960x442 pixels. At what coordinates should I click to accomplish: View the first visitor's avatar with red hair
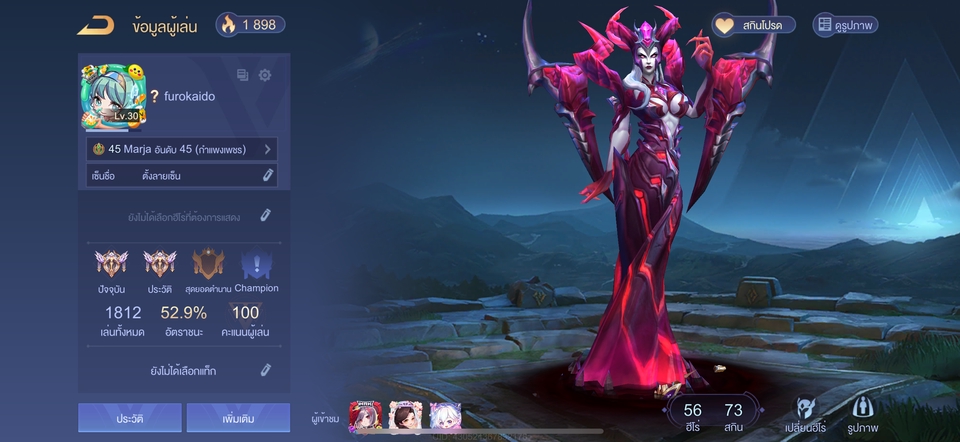[x=365, y=417]
